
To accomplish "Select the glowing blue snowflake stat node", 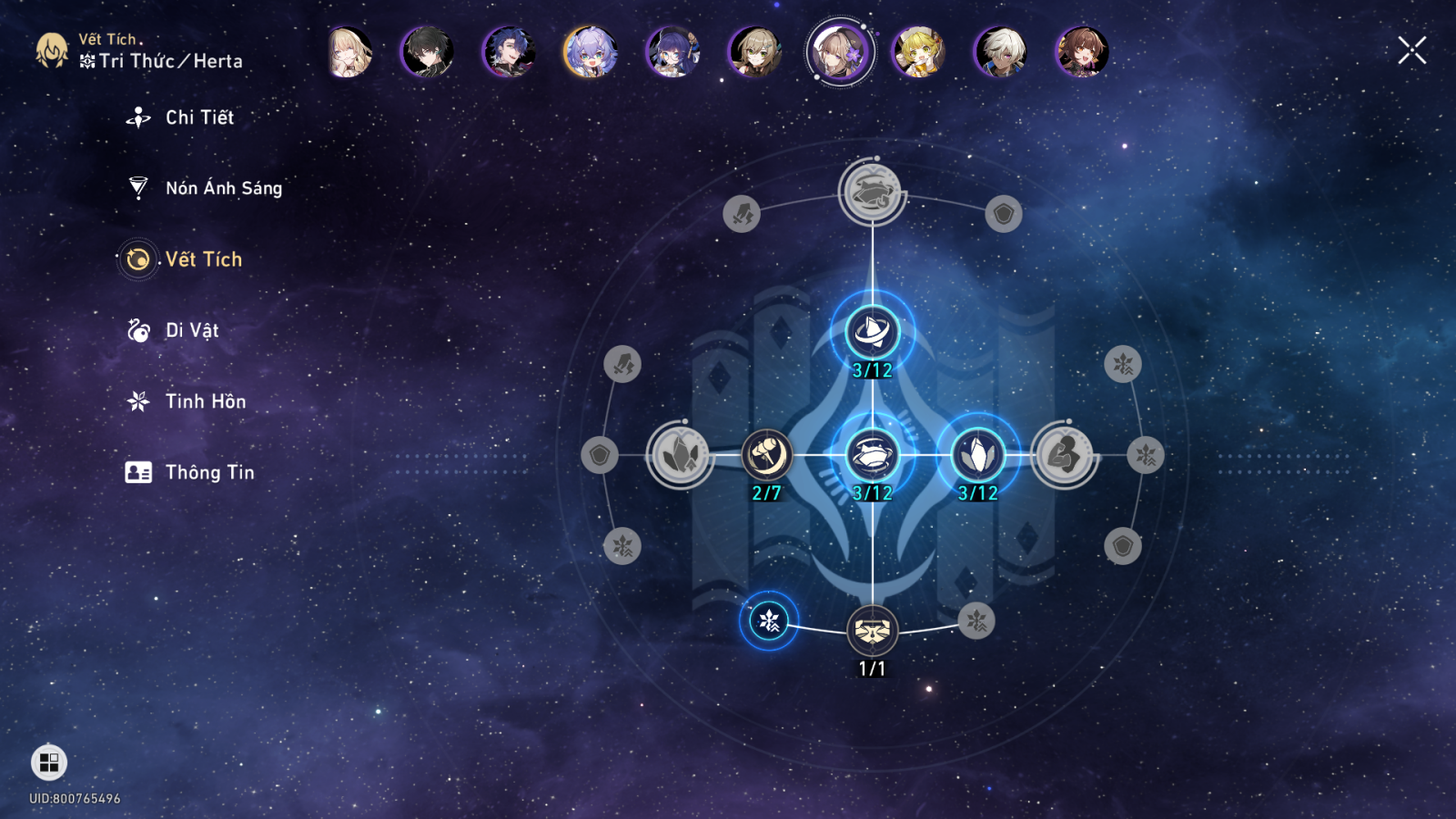I will [x=769, y=621].
